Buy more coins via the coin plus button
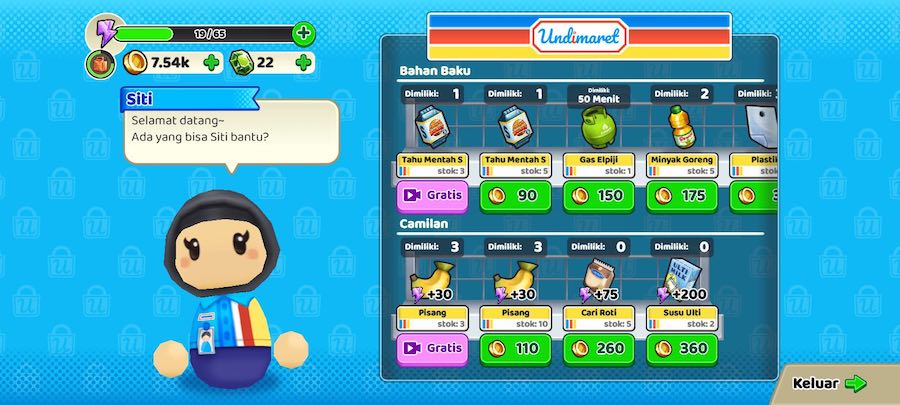 pyautogui.click(x=211, y=63)
